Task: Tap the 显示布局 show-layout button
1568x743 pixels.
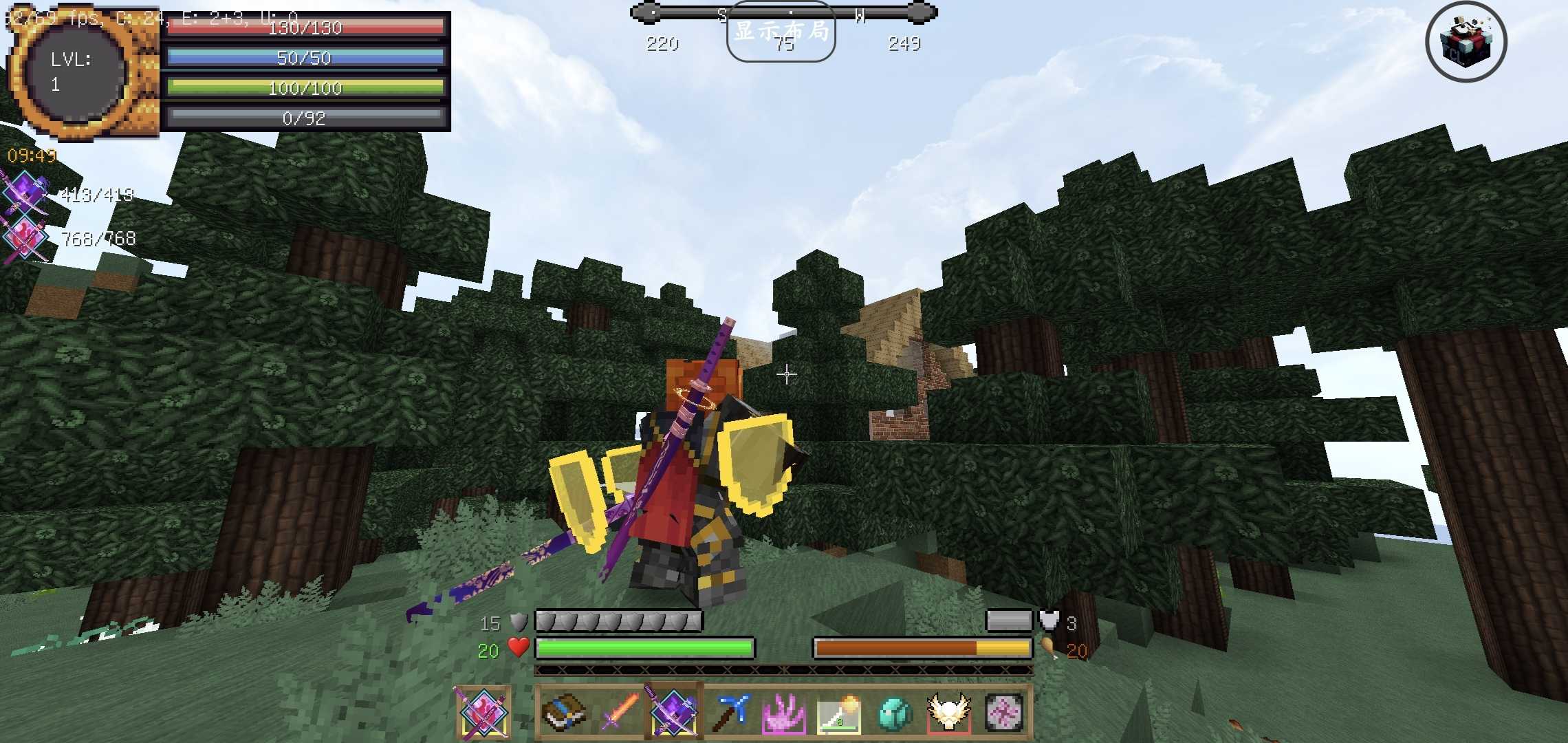Action: [781, 32]
